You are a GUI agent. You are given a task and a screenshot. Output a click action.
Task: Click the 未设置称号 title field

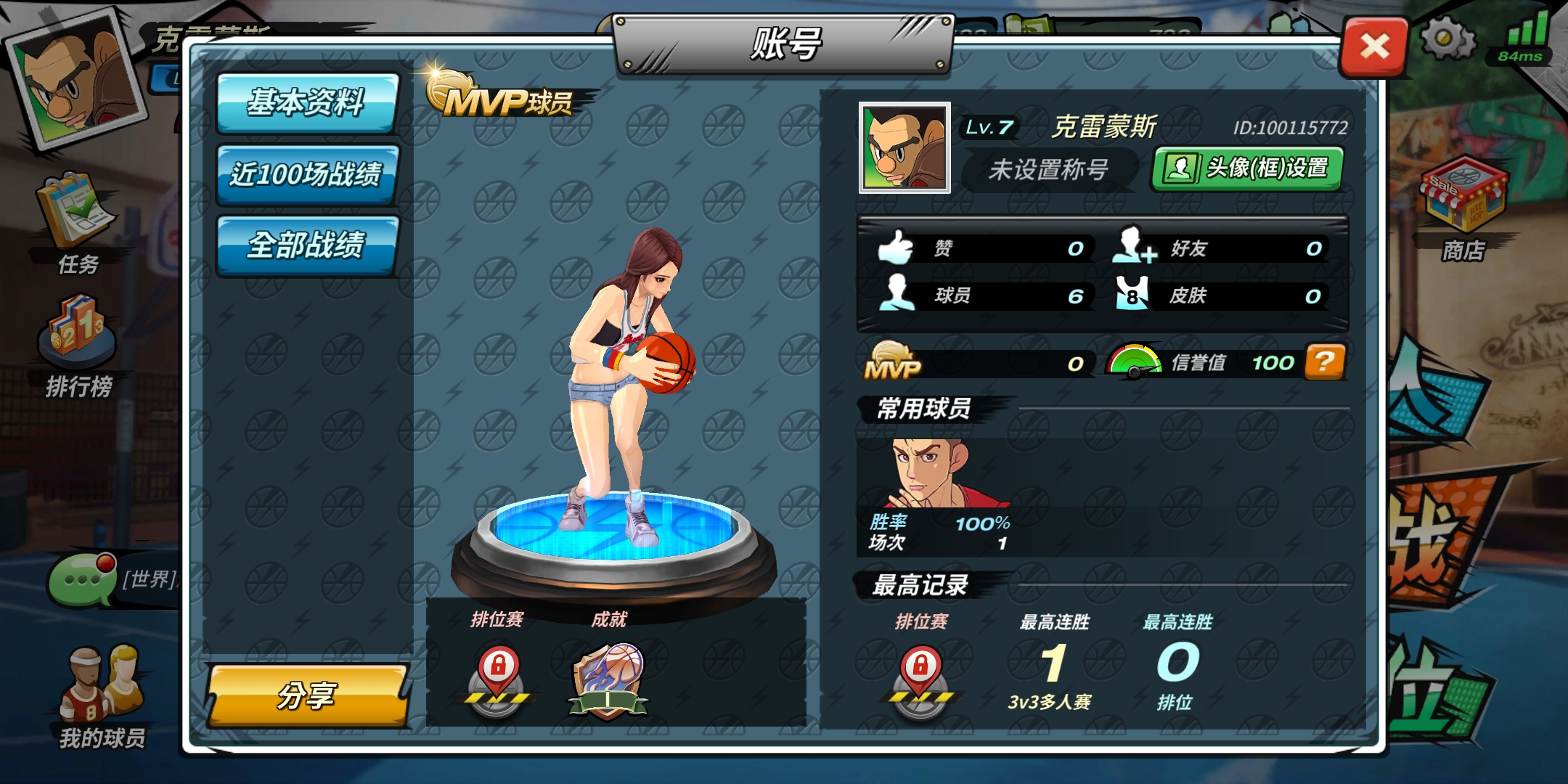click(1048, 170)
